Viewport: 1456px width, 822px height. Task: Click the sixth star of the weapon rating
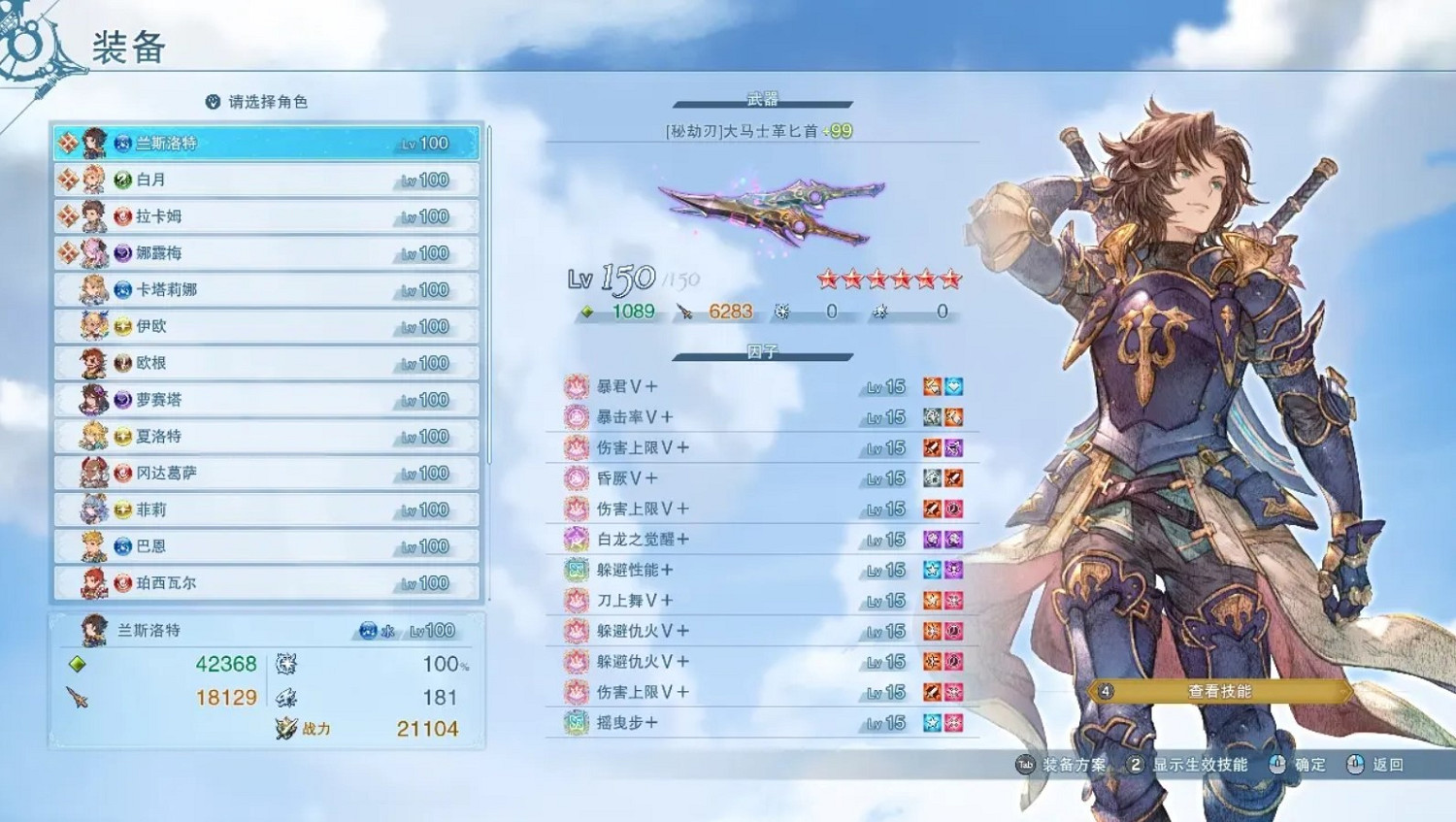(x=949, y=279)
